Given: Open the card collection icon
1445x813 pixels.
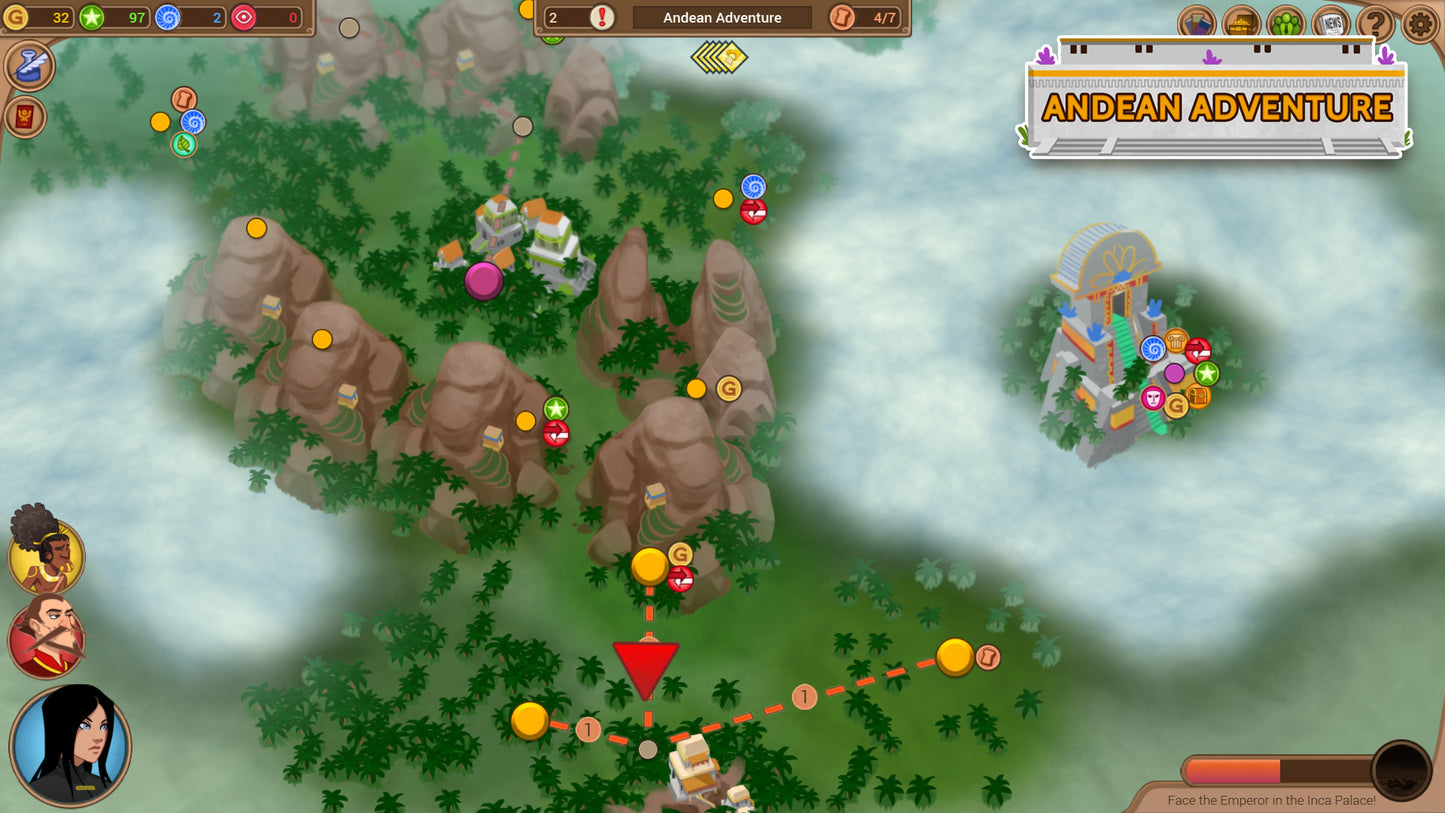Looking at the screenshot, I should coord(1196,24).
